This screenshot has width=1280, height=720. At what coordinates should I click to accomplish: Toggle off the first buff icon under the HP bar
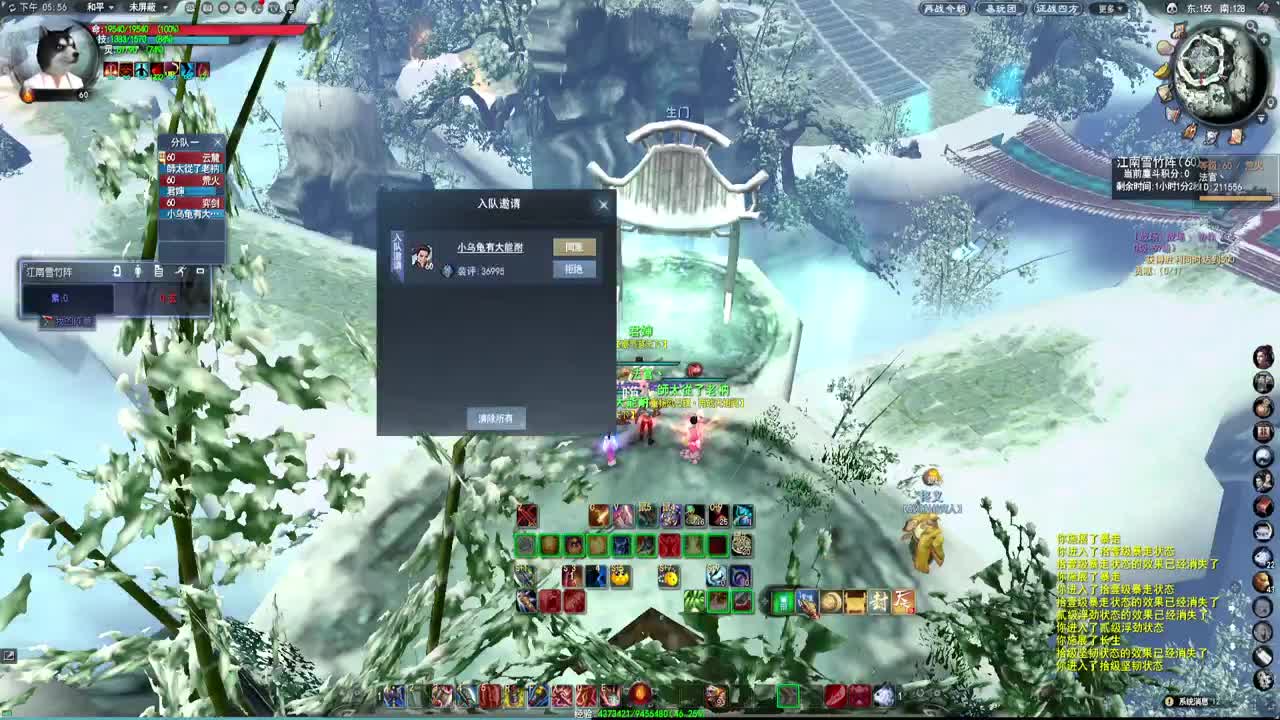[x=111, y=70]
